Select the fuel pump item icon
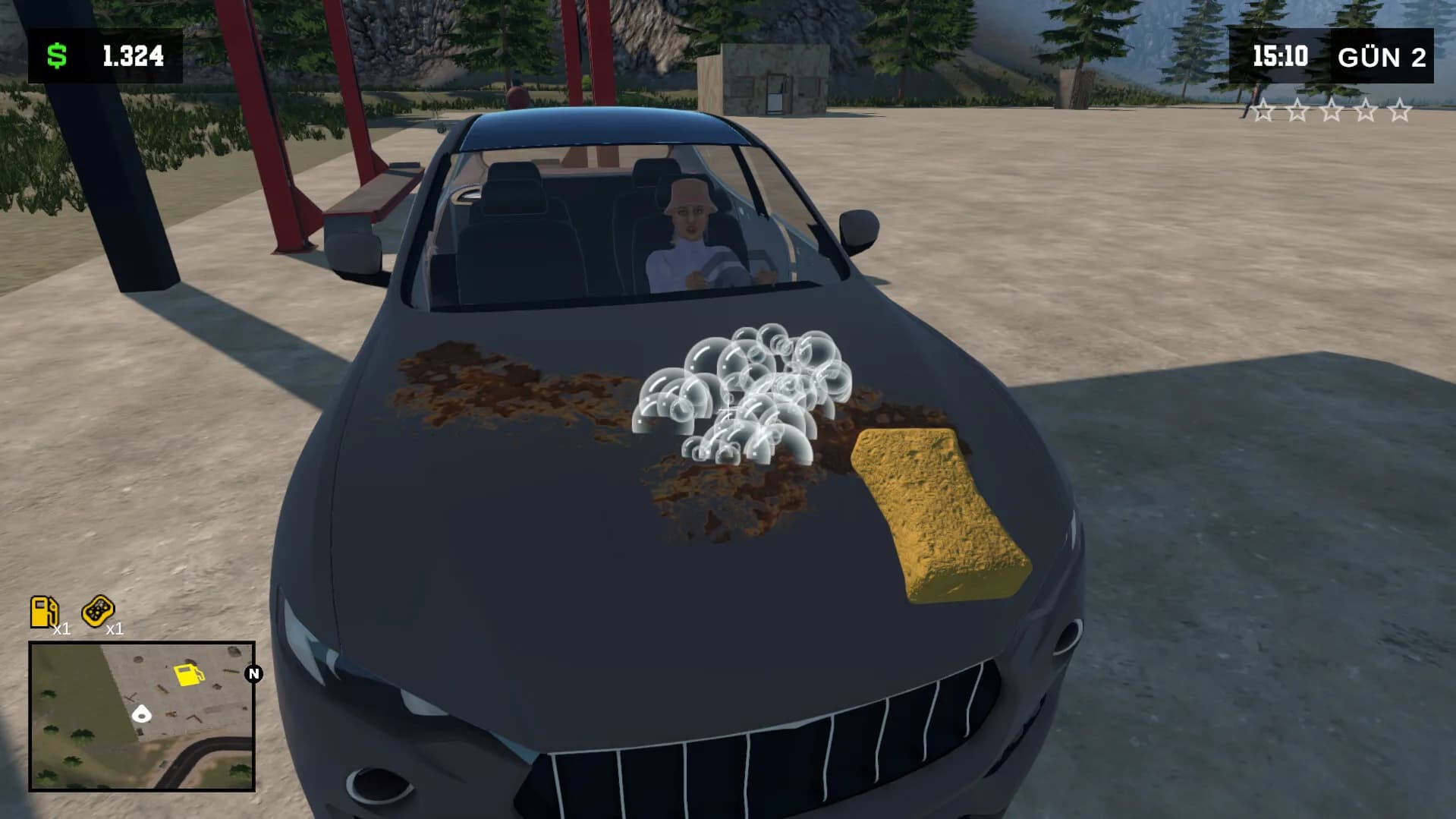 pyautogui.click(x=43, y=611)
